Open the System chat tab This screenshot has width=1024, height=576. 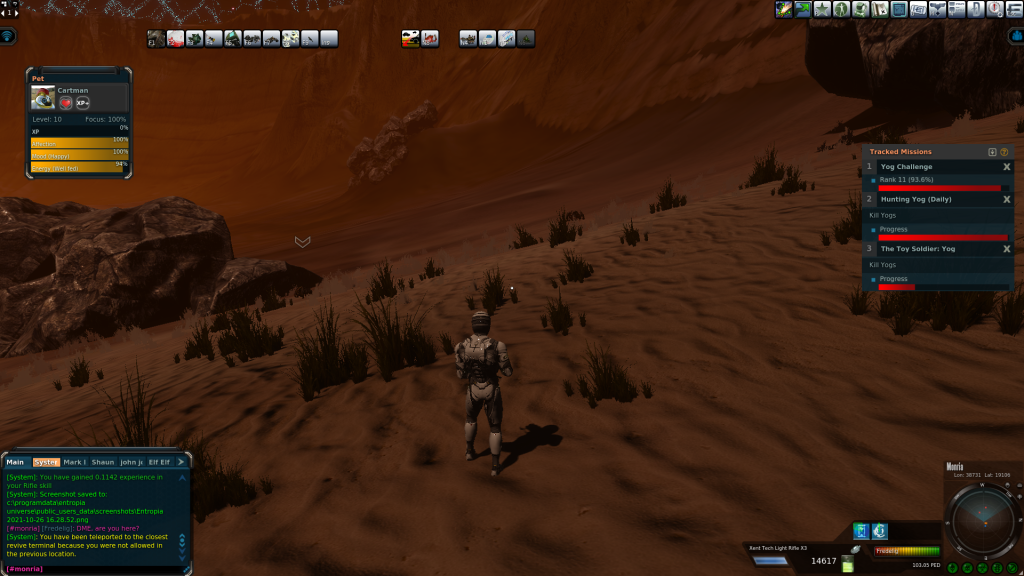tap(46, 462)
